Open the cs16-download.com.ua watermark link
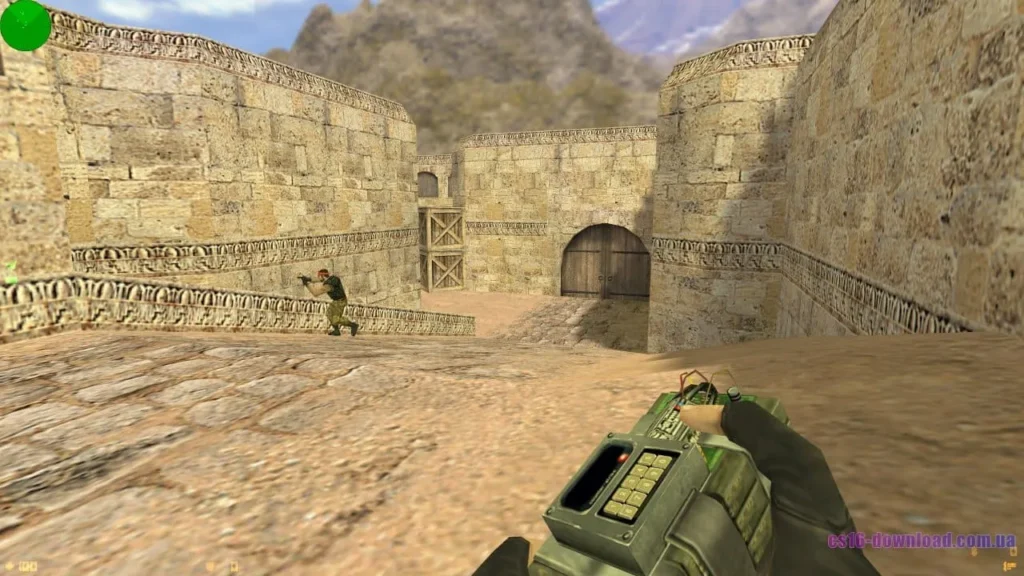Screen dimensions: 1024x576 [920, 541]
